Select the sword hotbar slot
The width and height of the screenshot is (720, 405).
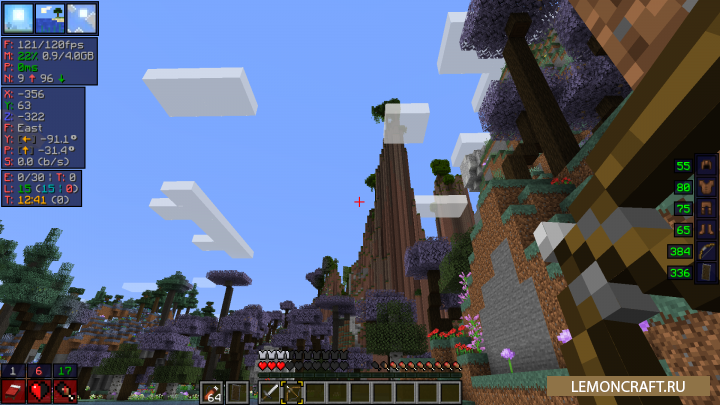click(270, 392)
